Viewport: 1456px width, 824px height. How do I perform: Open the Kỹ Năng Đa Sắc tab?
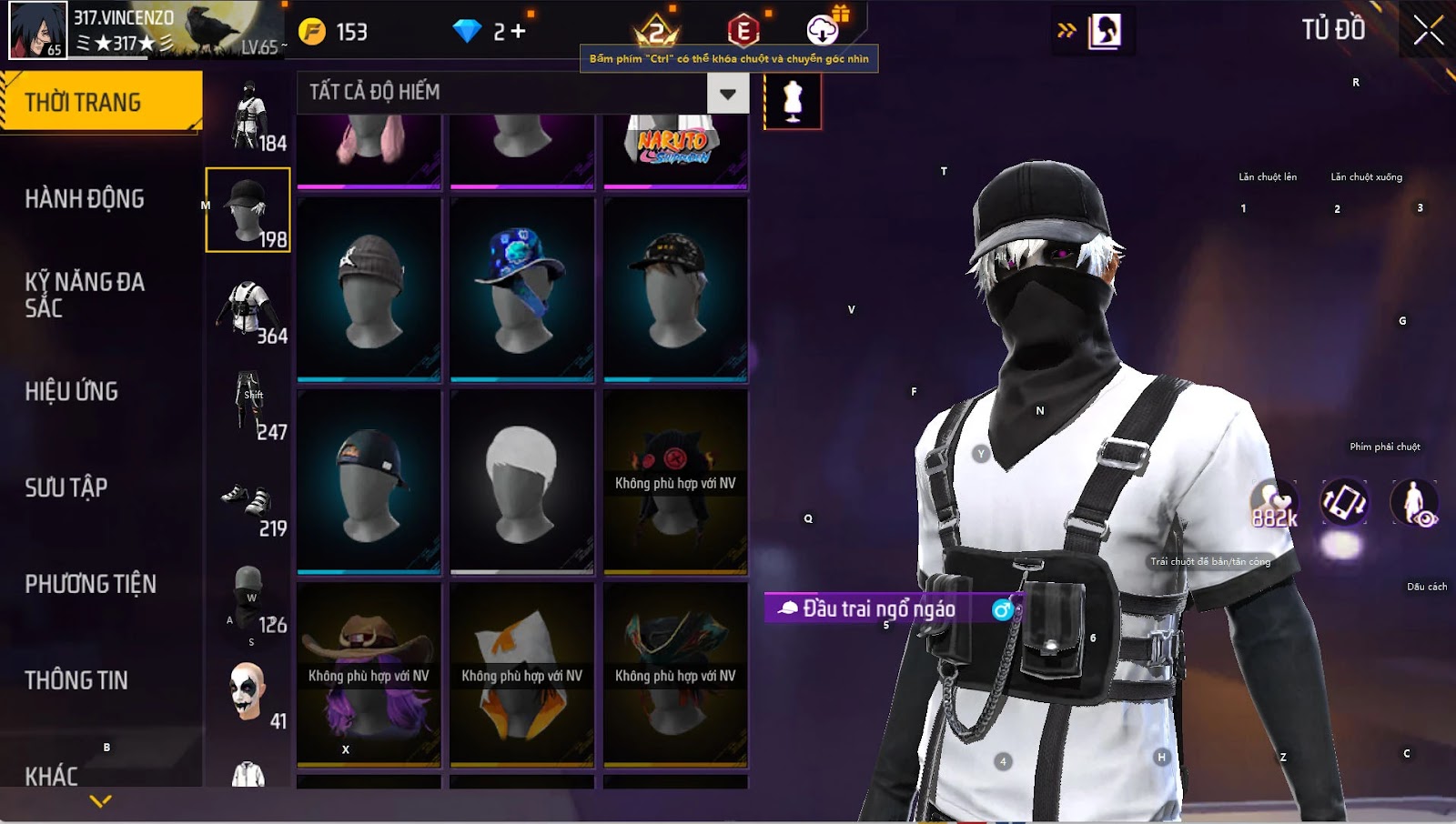(85, 295)
